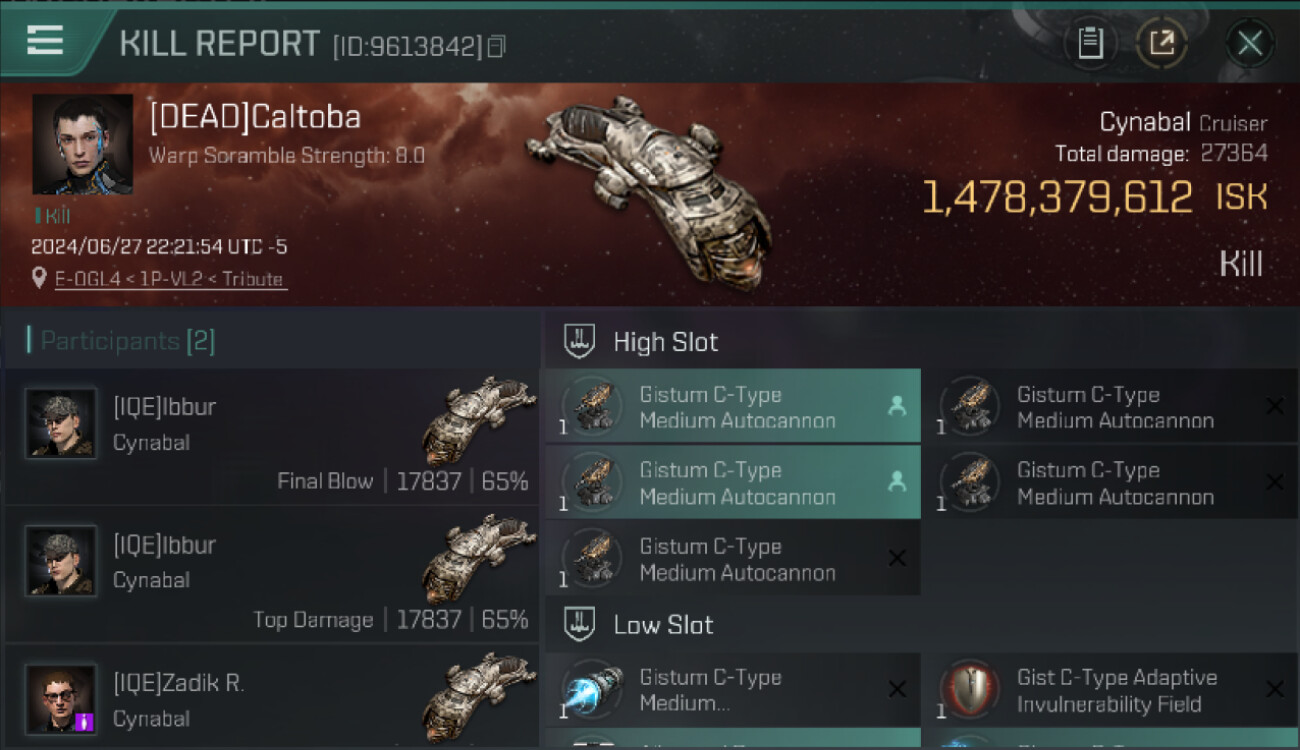
Task: Select Ibbur's Top Damage participant row
Action: click(272, 574)
